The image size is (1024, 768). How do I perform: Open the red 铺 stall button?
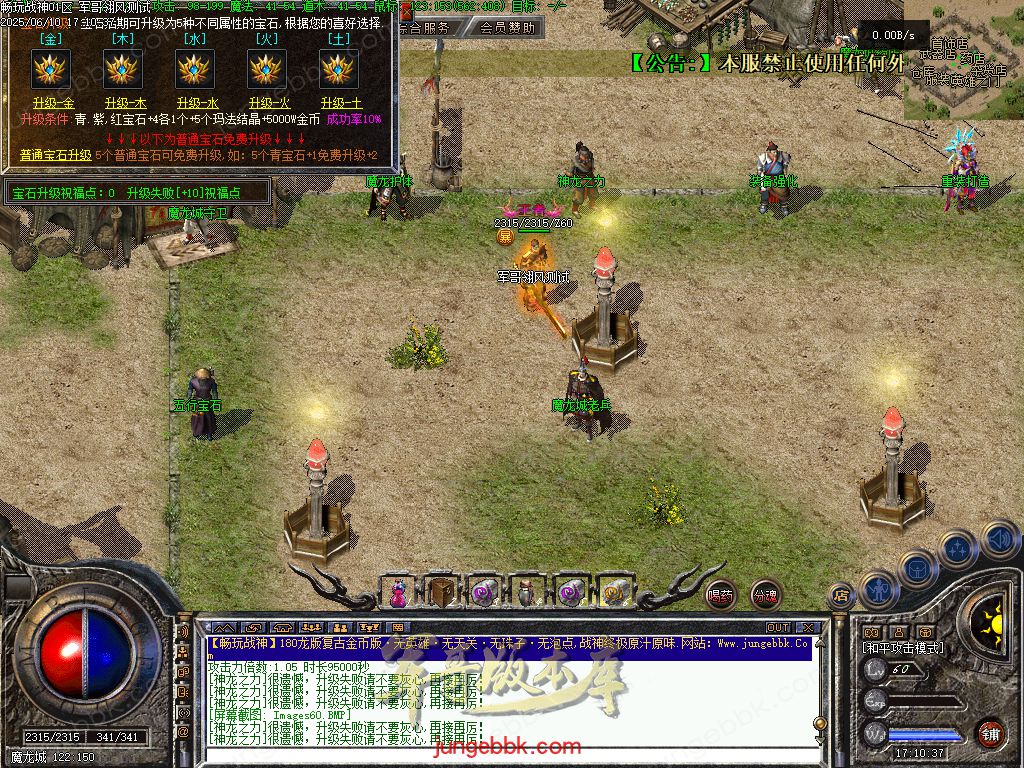tap(990, 733)
